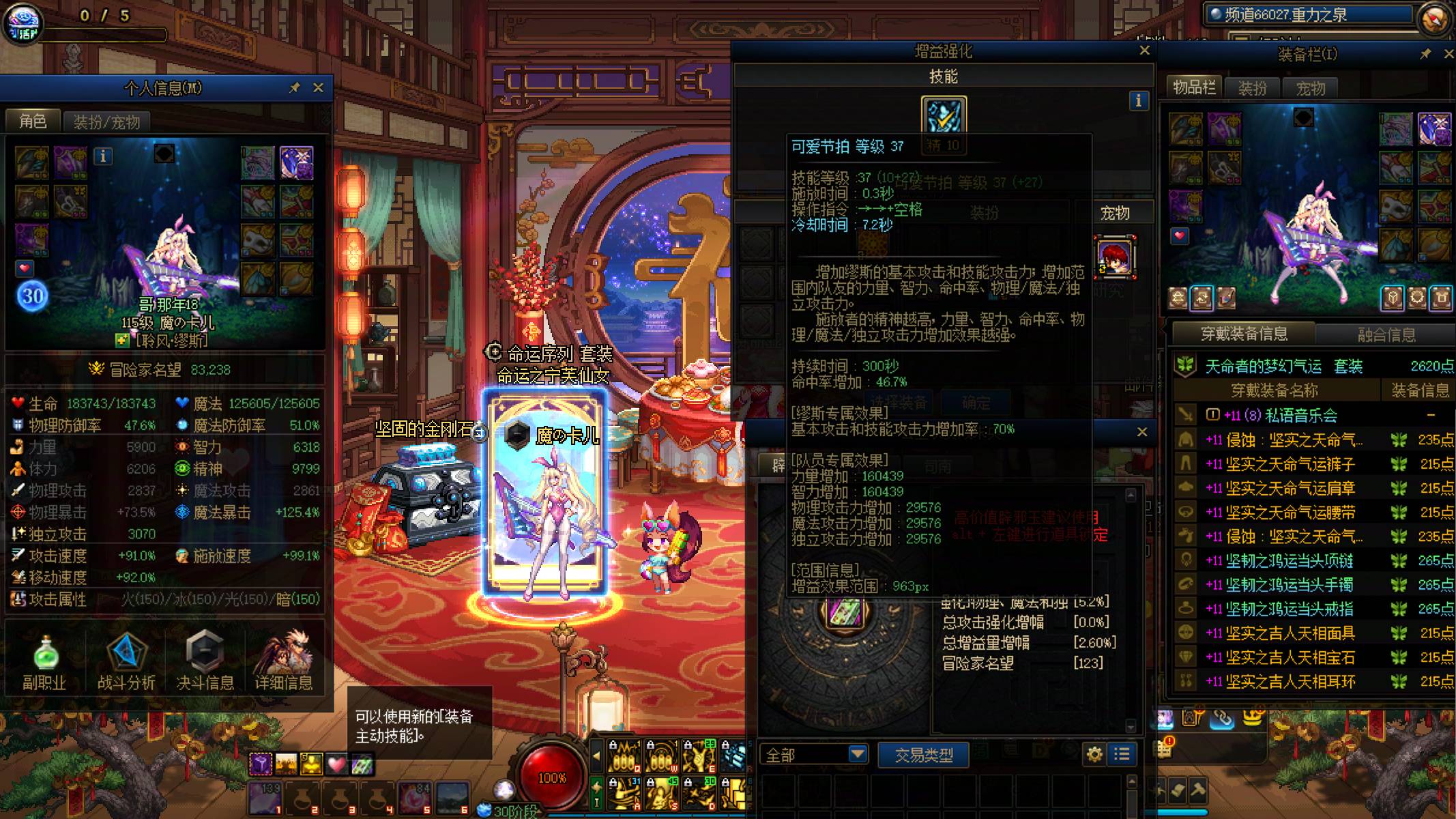Click the list view icon beside the gear

[1121, 753]
